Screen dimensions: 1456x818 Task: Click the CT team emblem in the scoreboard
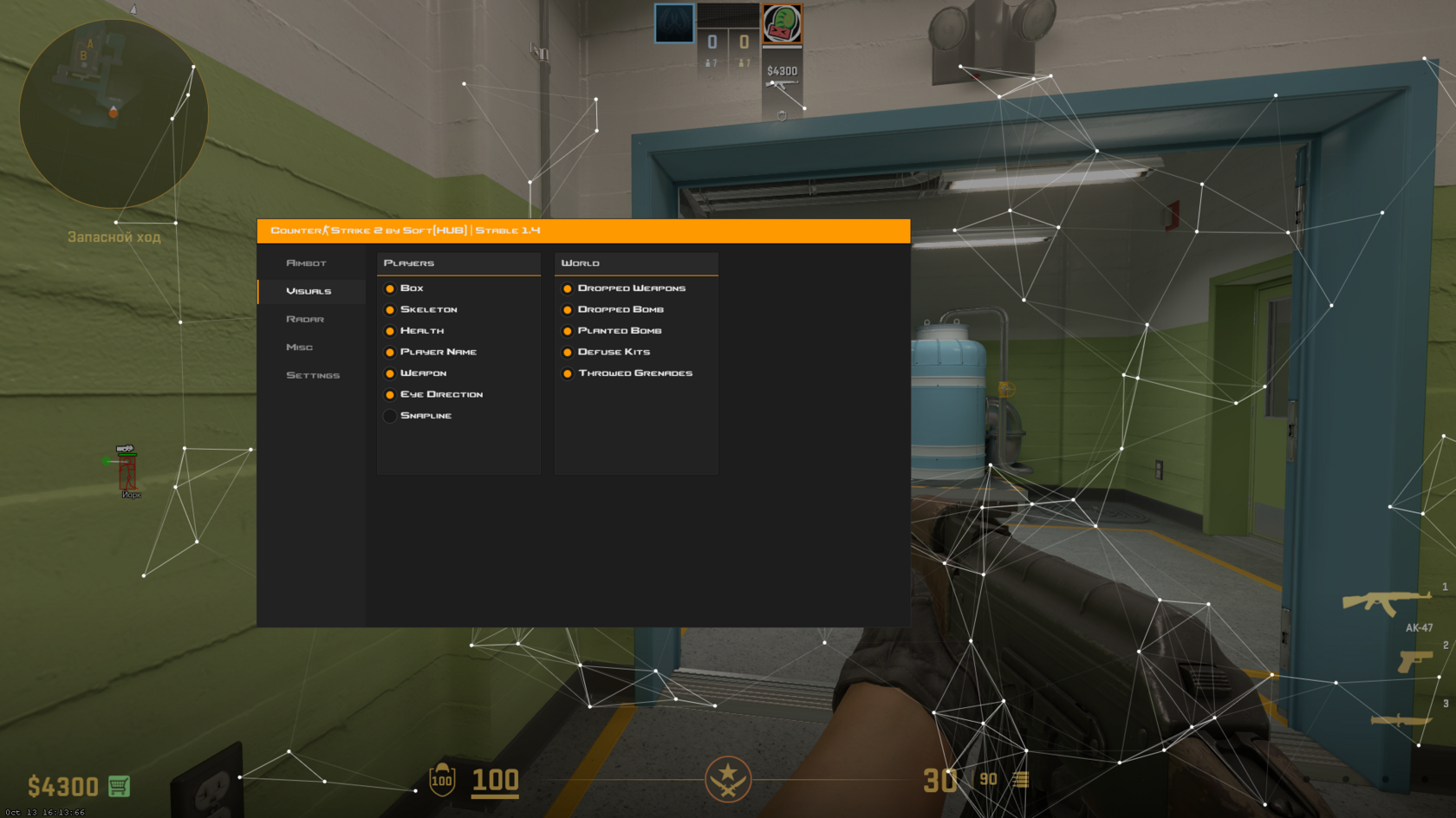pos(674,23)
